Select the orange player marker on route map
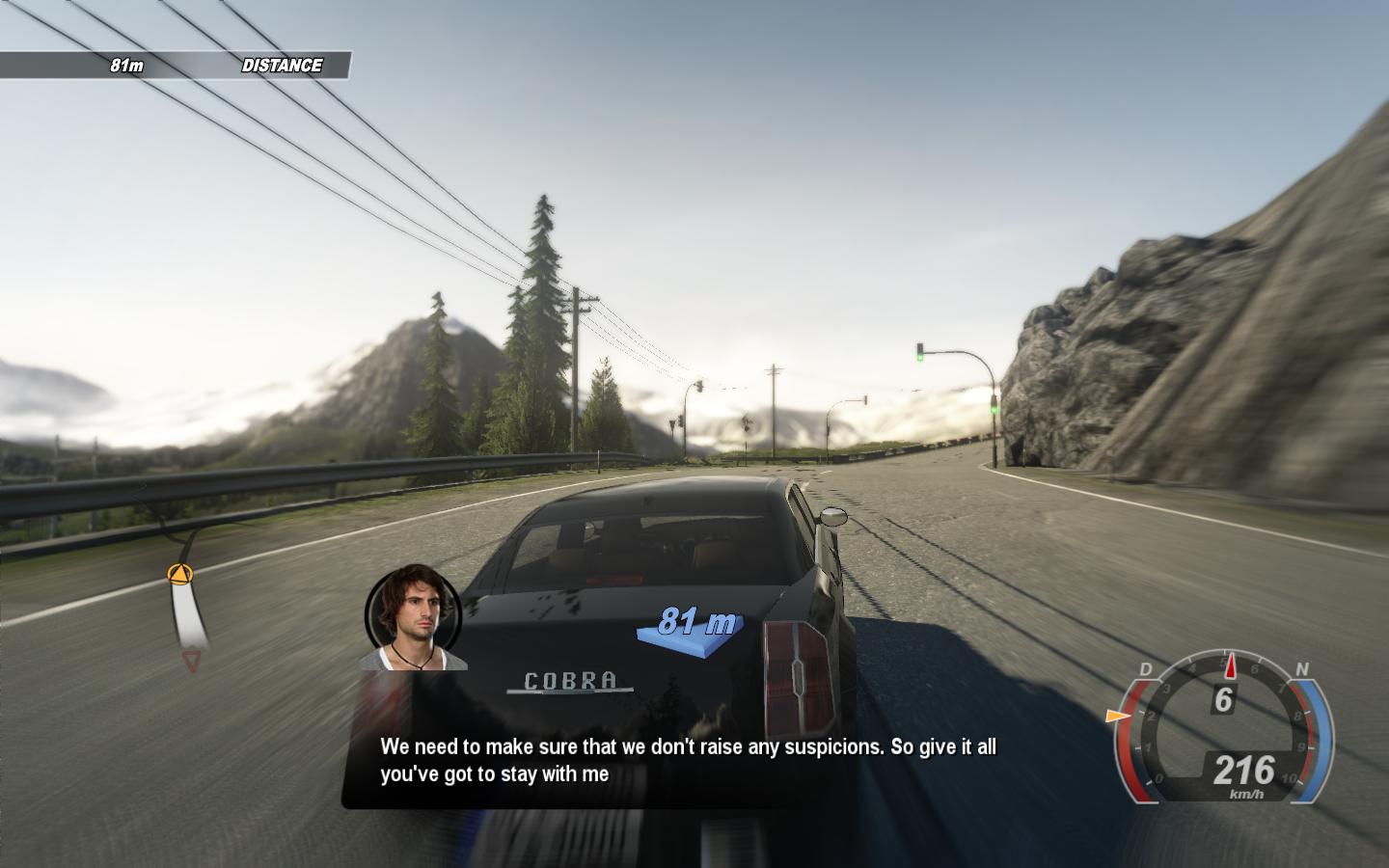This screenshot has width=1389, height=868. [x=179, y=575]
